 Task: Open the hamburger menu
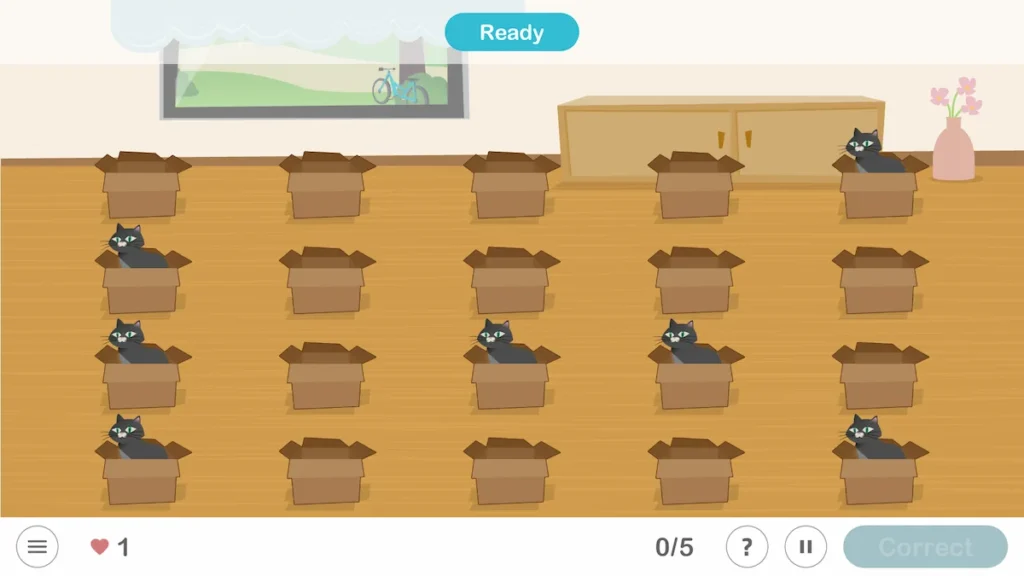pyautogui.click(x=37, y=547)
